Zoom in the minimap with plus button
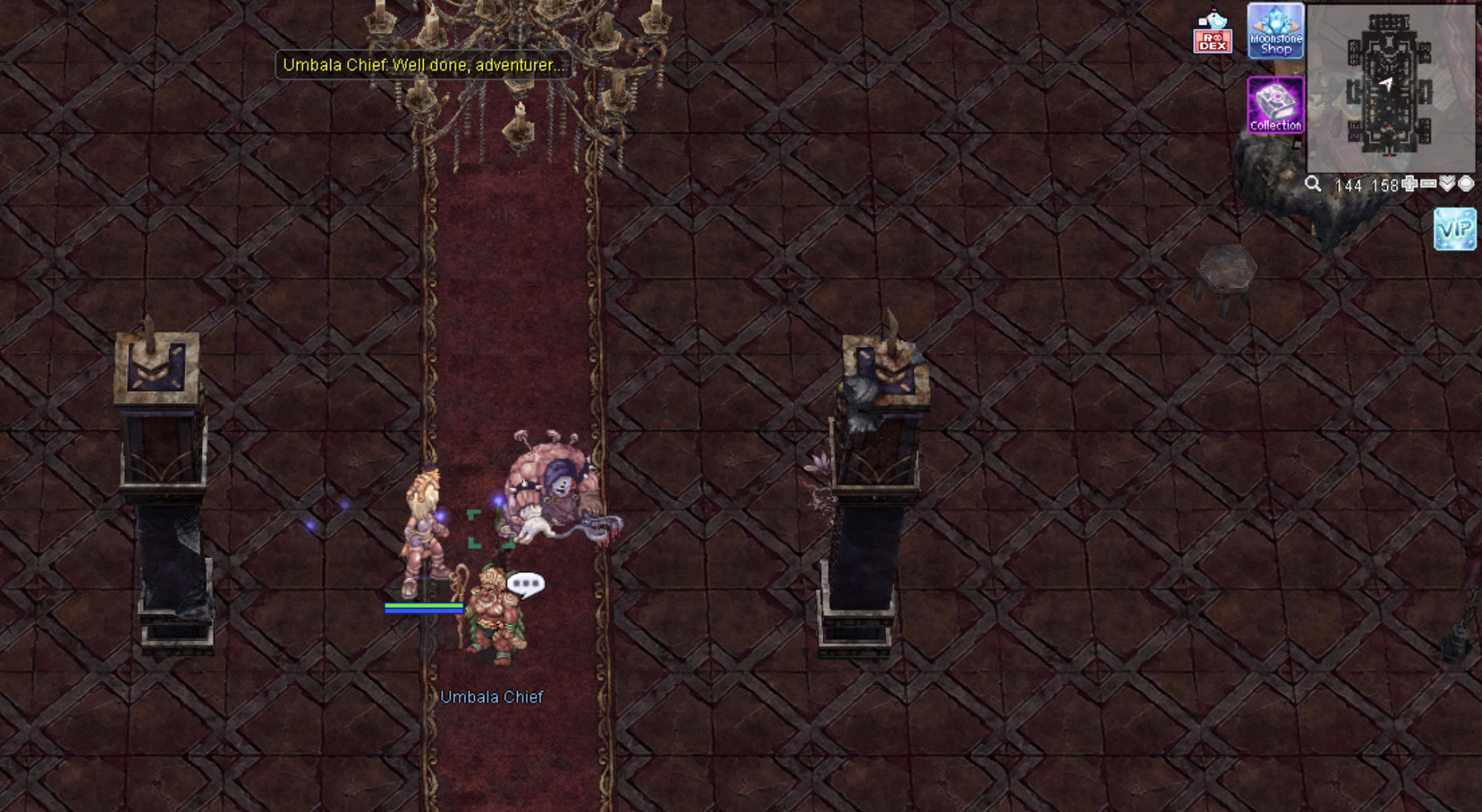 coord(1410,184)
